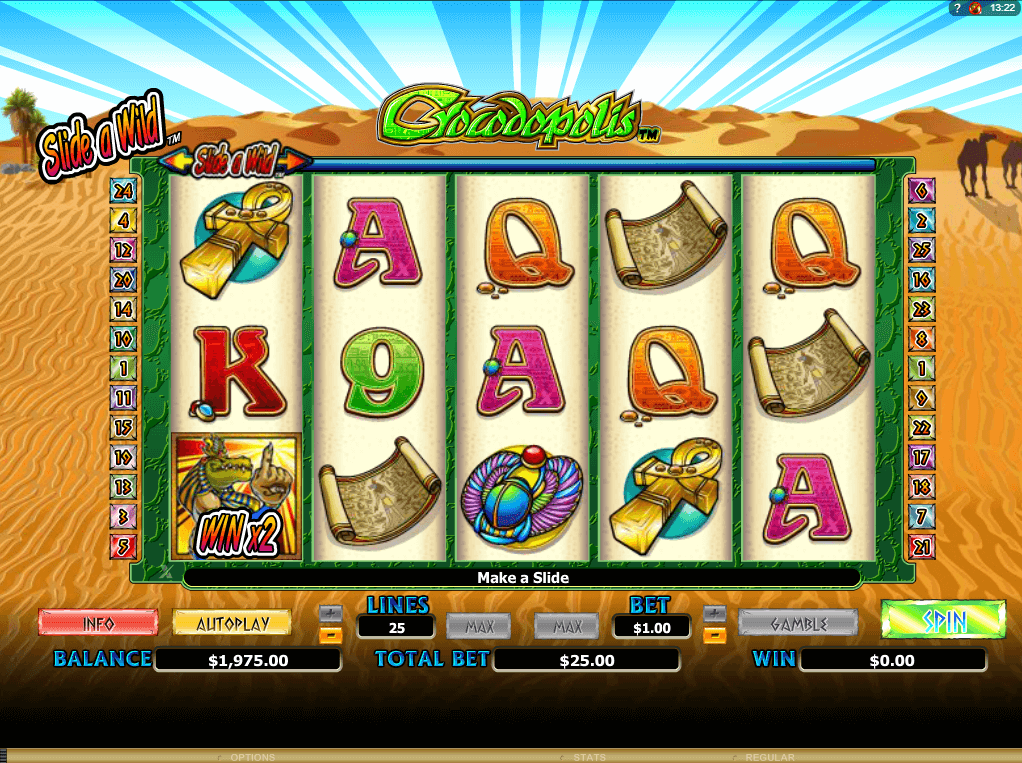Click the GAMBLE button
The height and width of the screenshot is (763, 1022).
coord(798,623)
